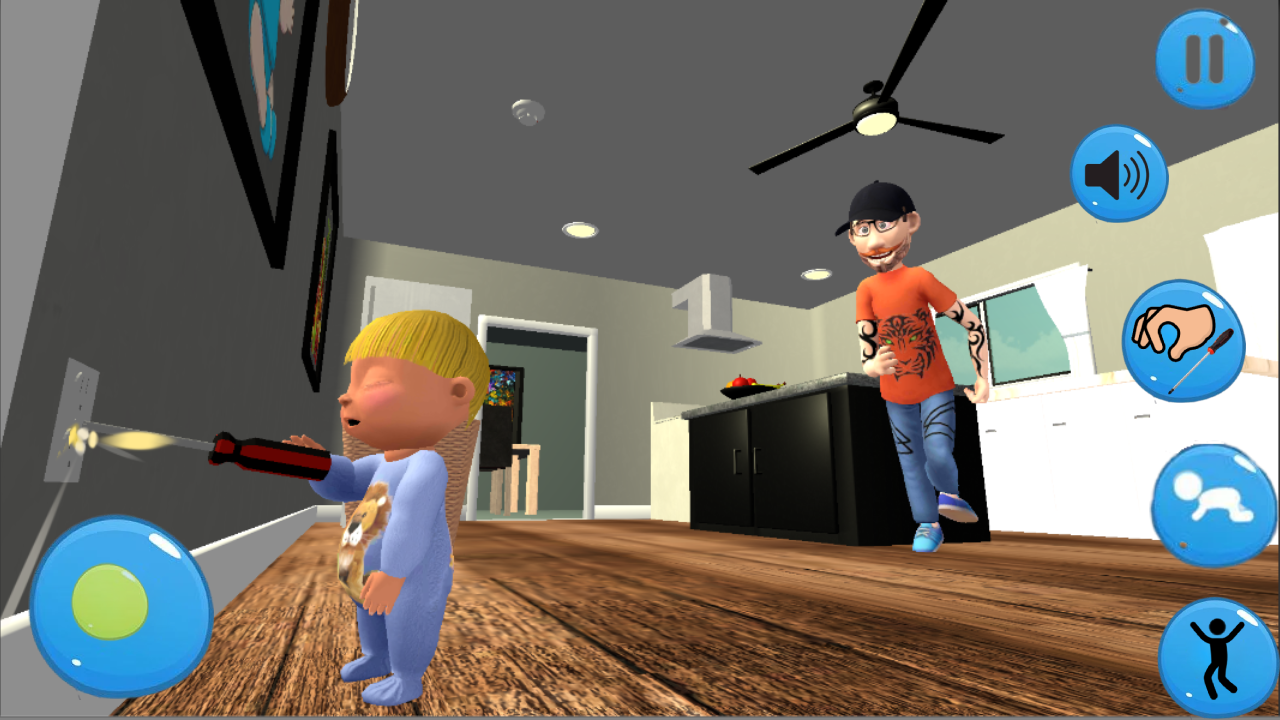Tap the speaker sound waves symbol

pyautogui.click(x=1135, y=172)
